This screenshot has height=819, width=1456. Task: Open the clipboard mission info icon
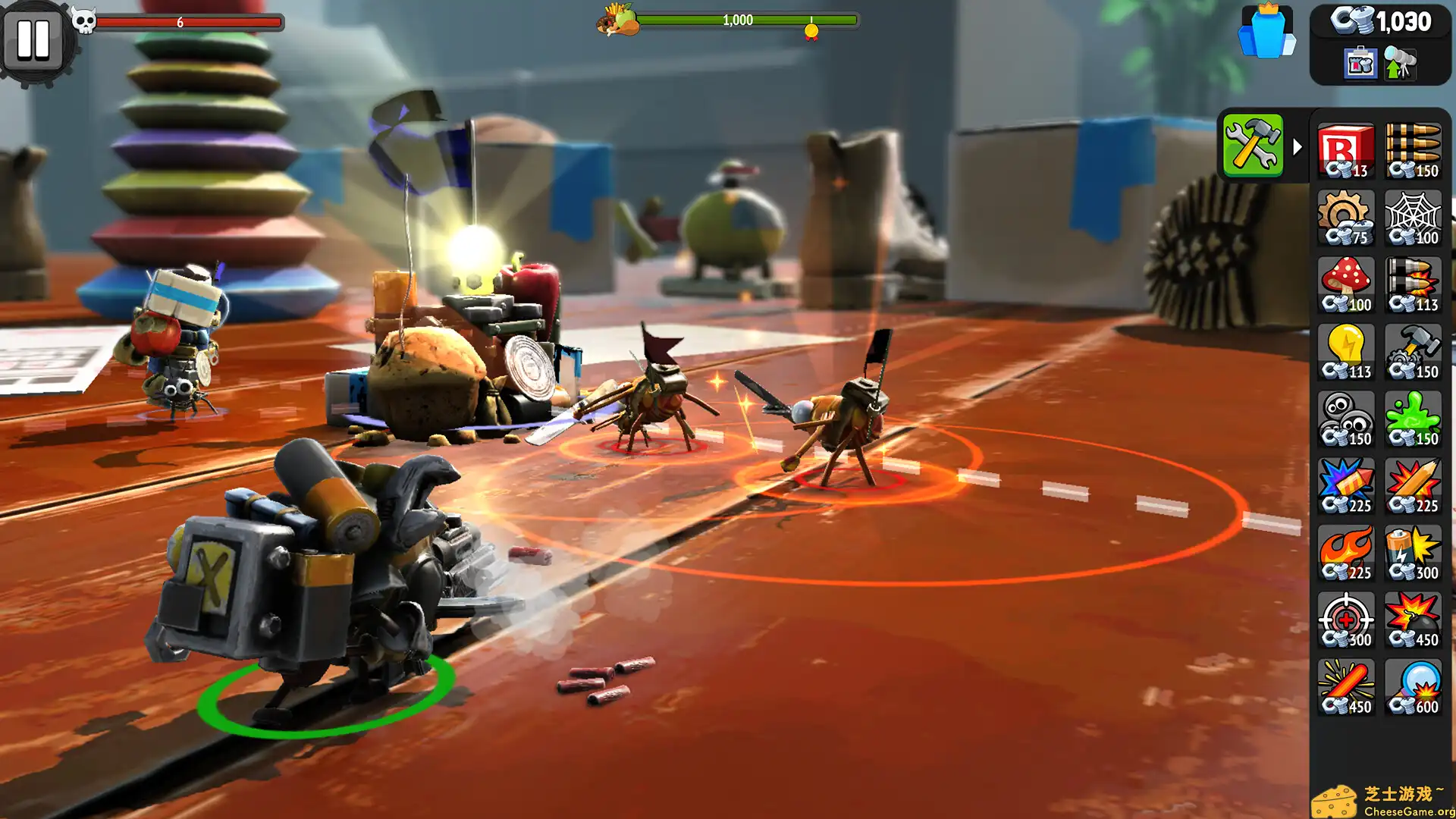pyautogui.click(x=1360, y=64)
